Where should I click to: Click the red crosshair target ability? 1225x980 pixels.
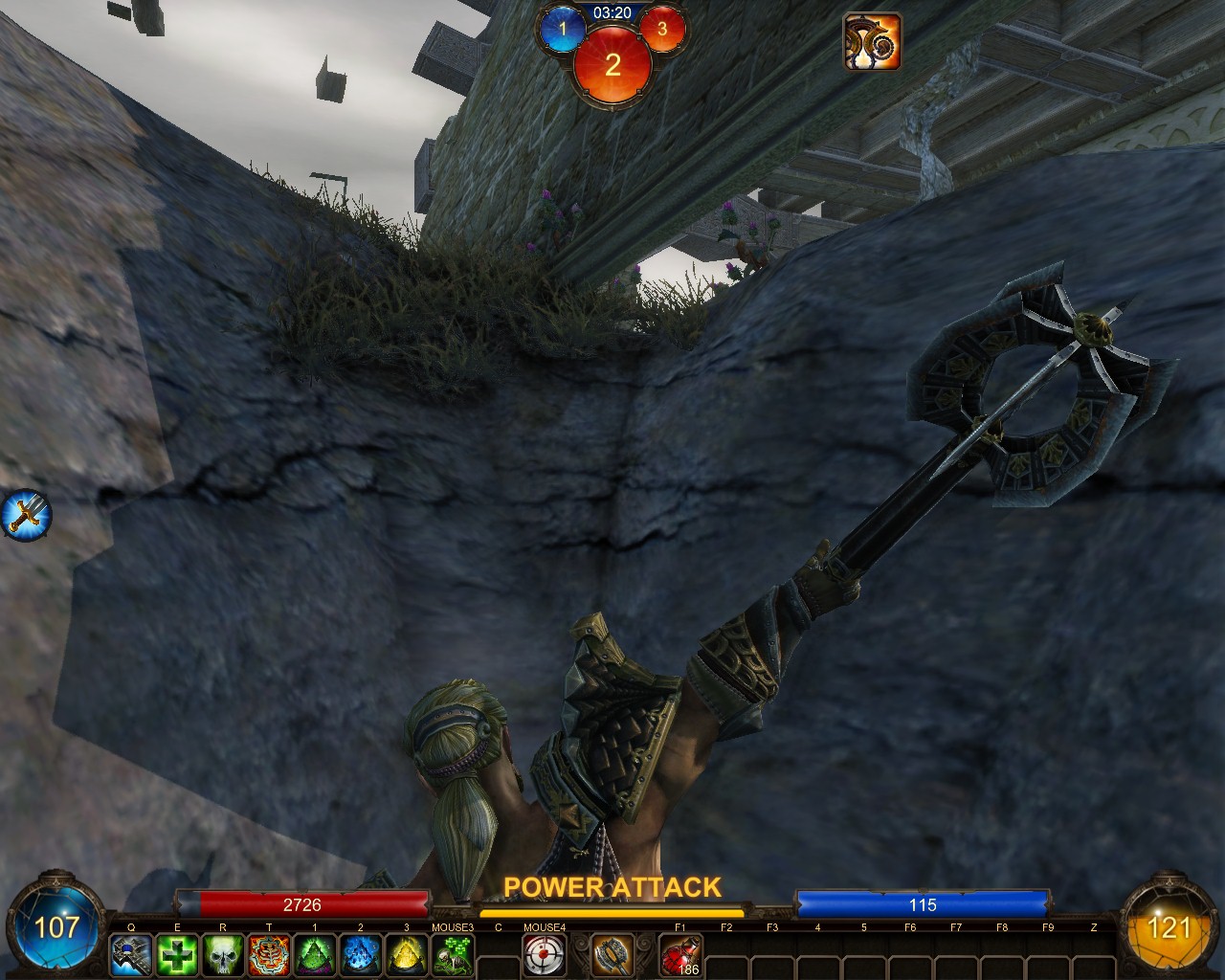click(545, 954)
